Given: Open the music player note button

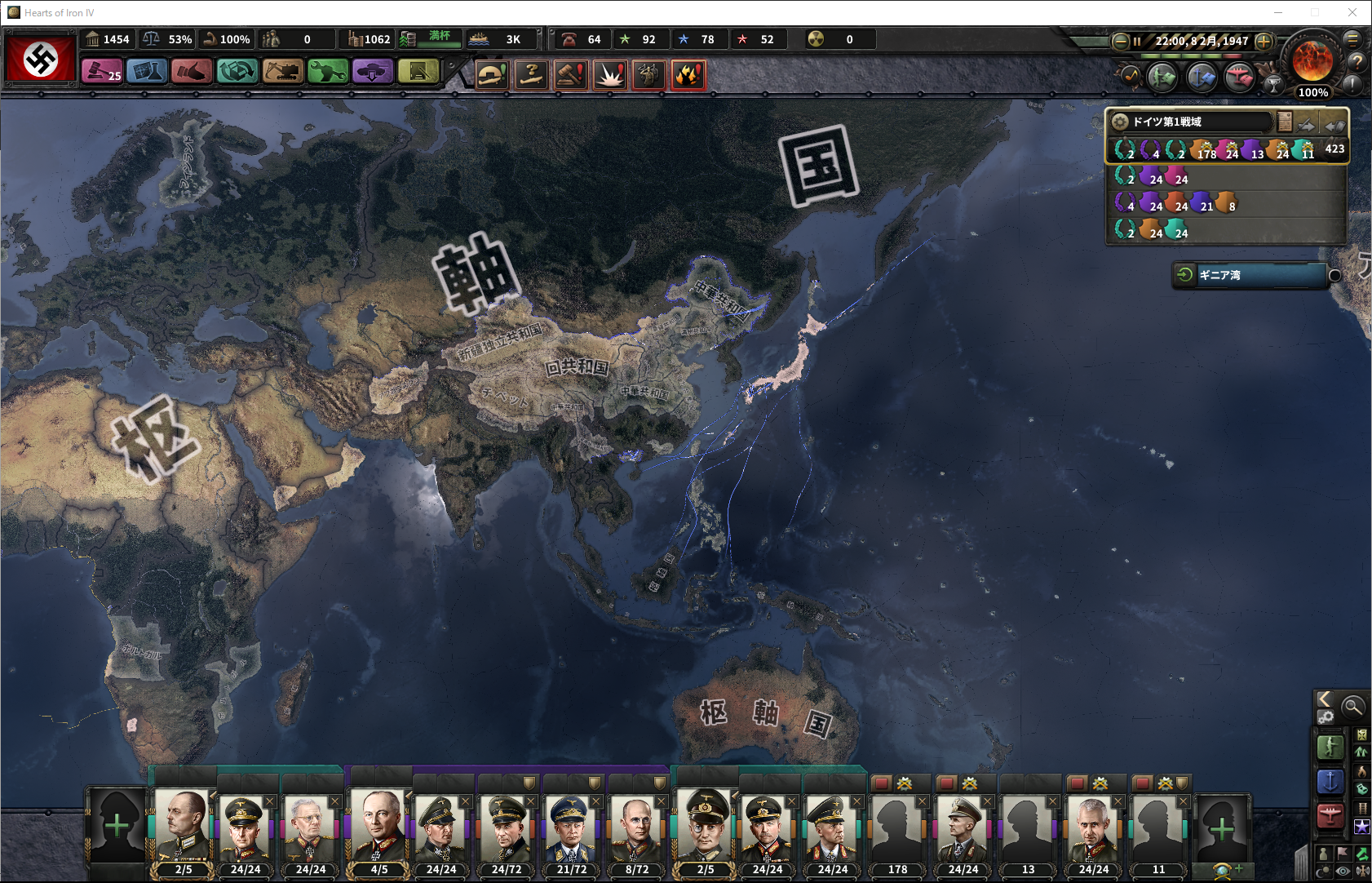Looking at the screenshot, I should tap(1131, 76).
